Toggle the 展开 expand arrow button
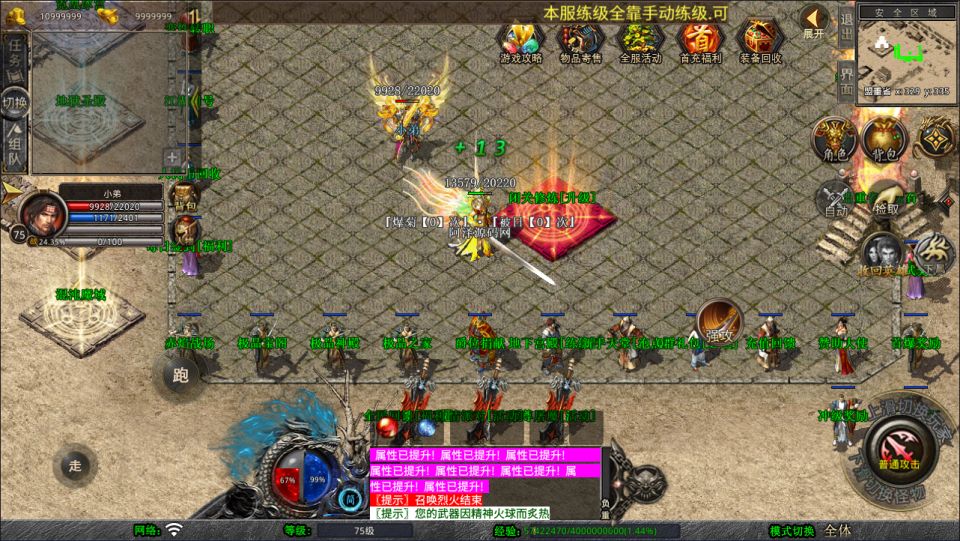This screenshot has width=960, height=541. click(814, 21)
